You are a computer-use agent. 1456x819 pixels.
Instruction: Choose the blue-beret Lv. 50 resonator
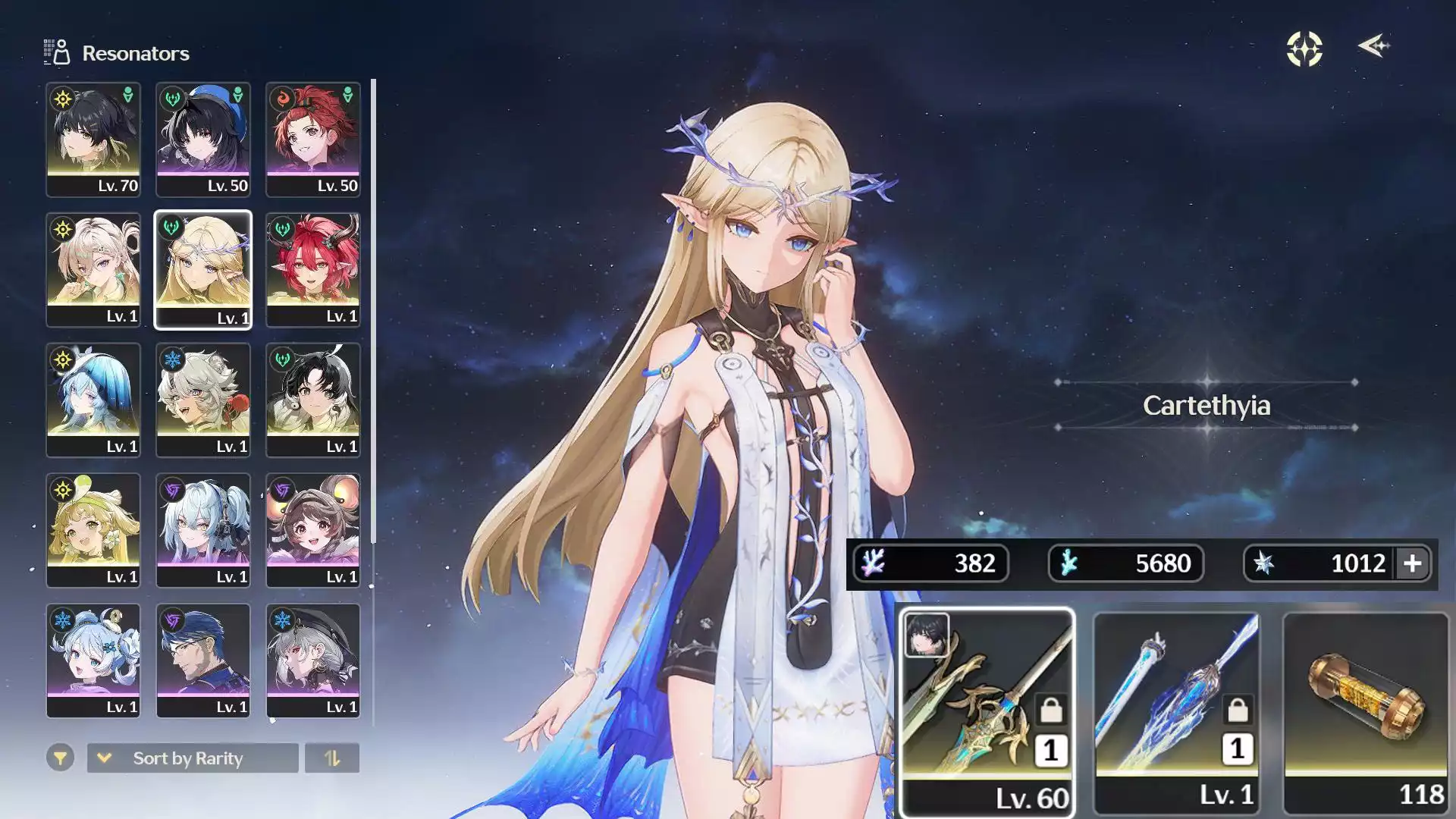tap(202, 140)
